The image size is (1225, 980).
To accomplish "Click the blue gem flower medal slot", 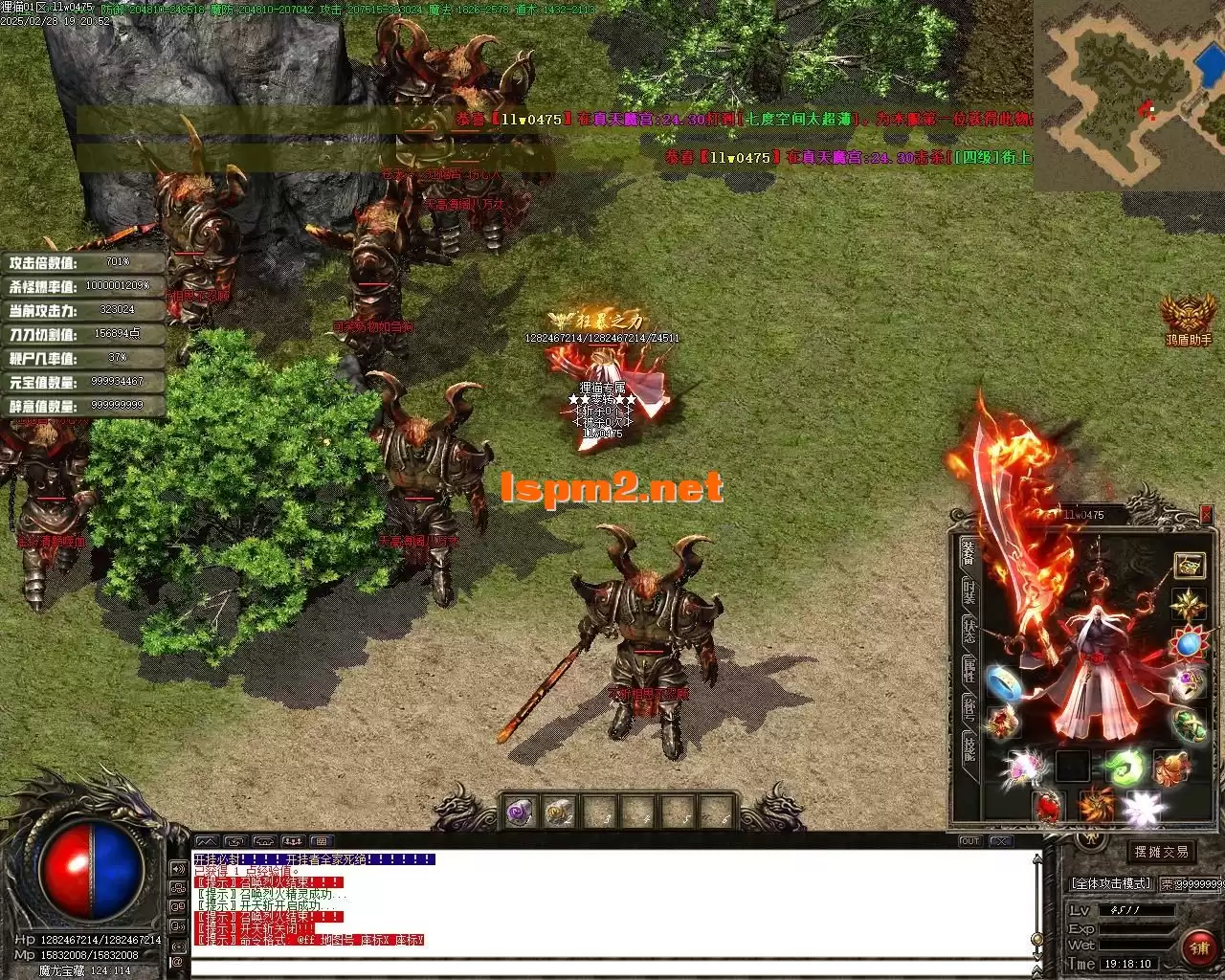I will 1190,644.
